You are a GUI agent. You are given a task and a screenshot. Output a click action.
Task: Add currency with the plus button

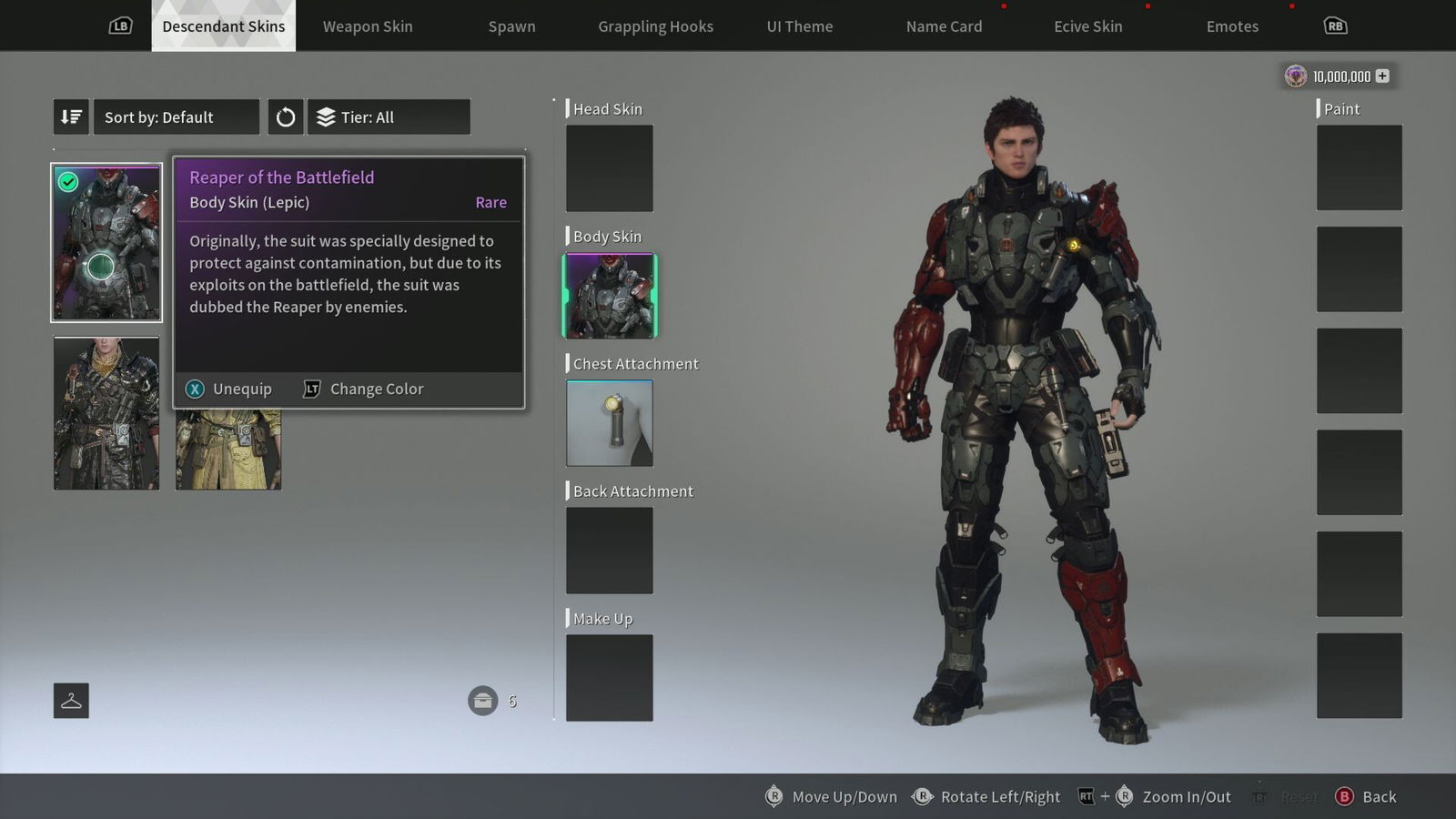[1382, 76]
